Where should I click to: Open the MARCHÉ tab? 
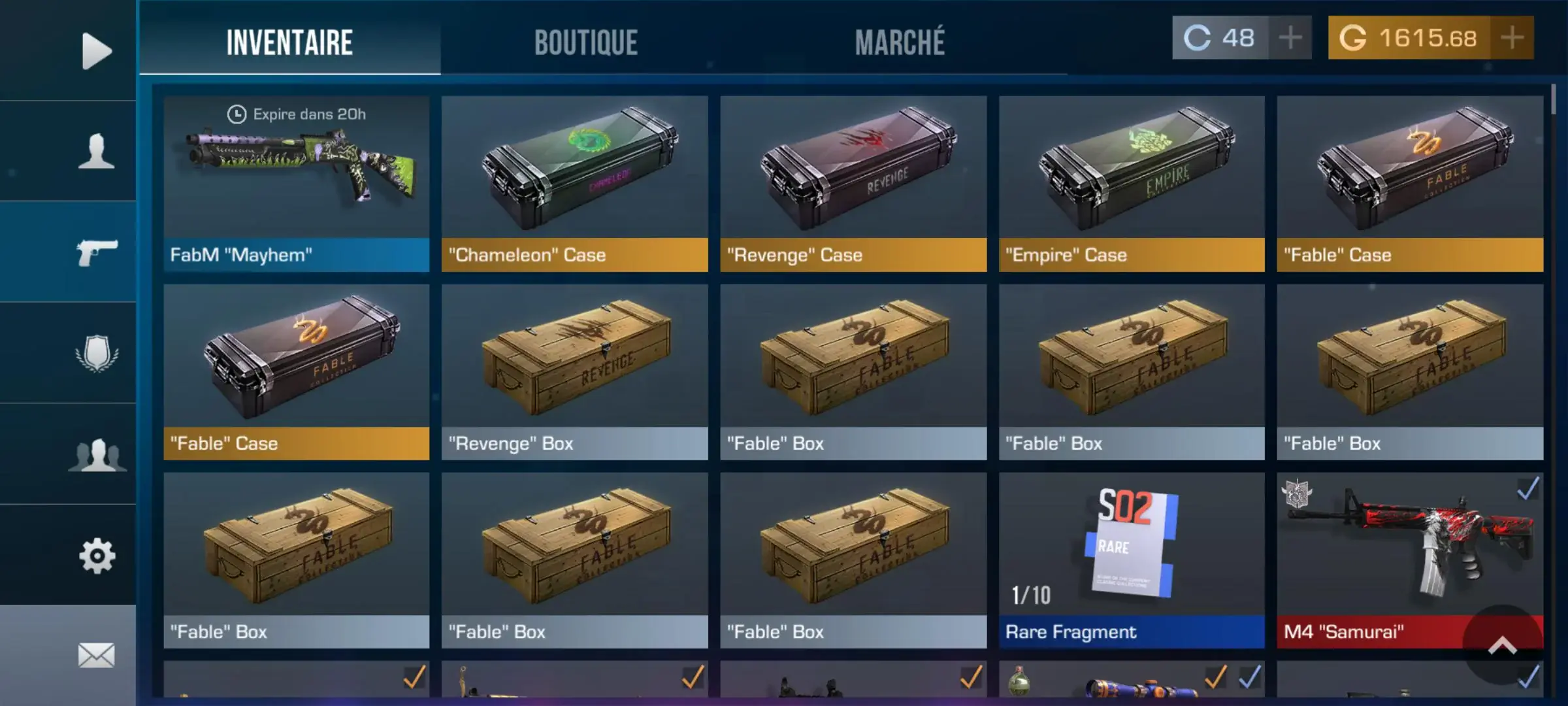[900, 42]
